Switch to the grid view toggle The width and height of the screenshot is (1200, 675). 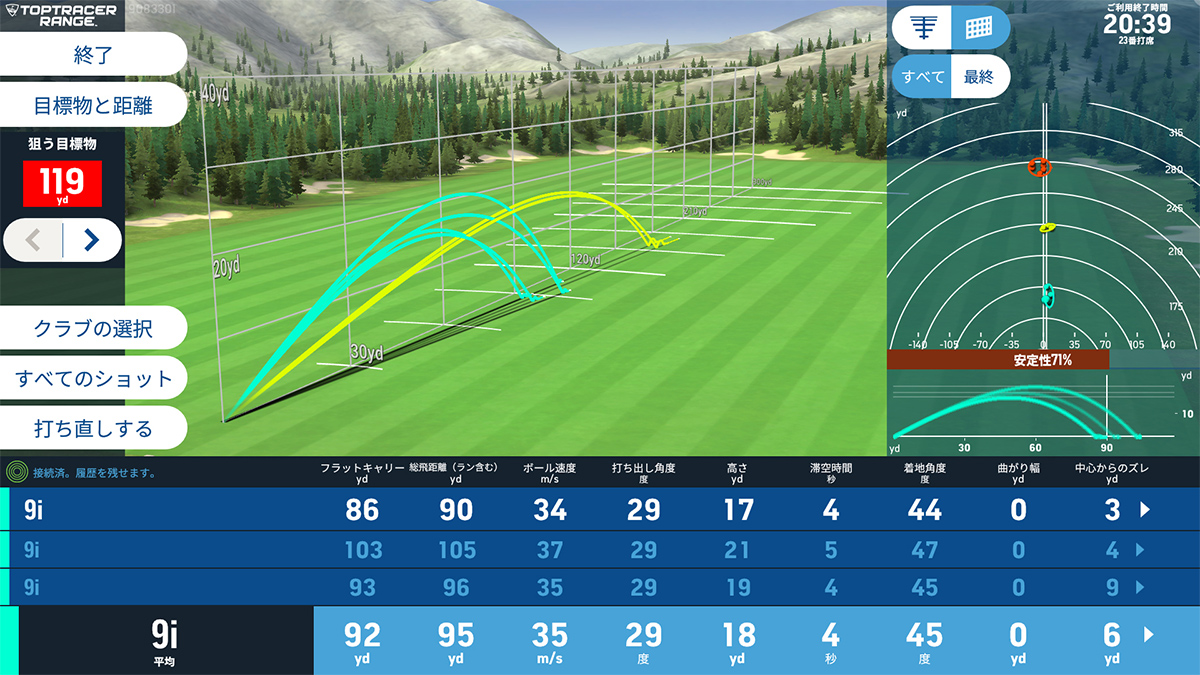[979, 27]
